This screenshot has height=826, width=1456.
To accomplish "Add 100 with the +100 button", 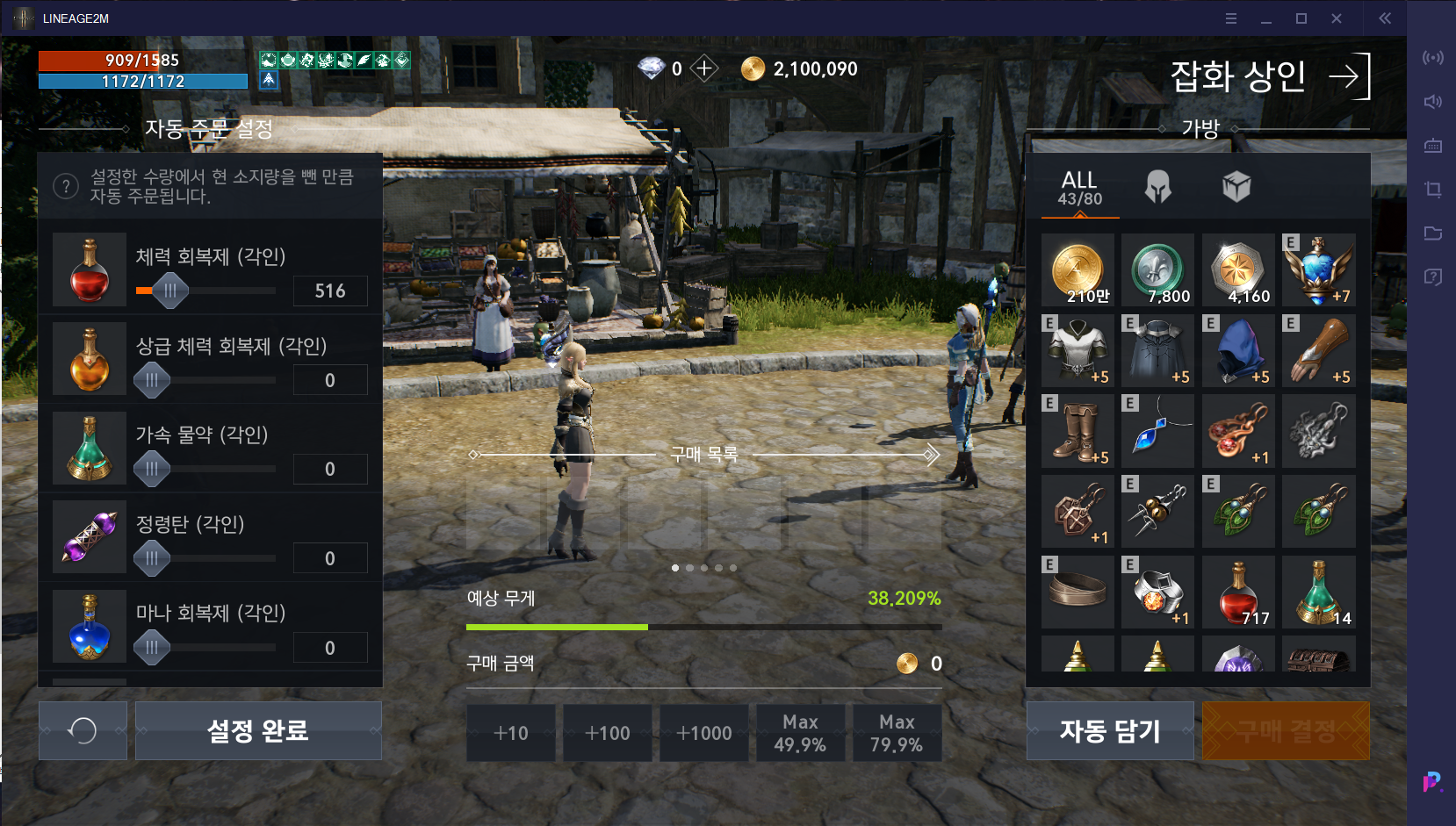I will tap(608, 733).
